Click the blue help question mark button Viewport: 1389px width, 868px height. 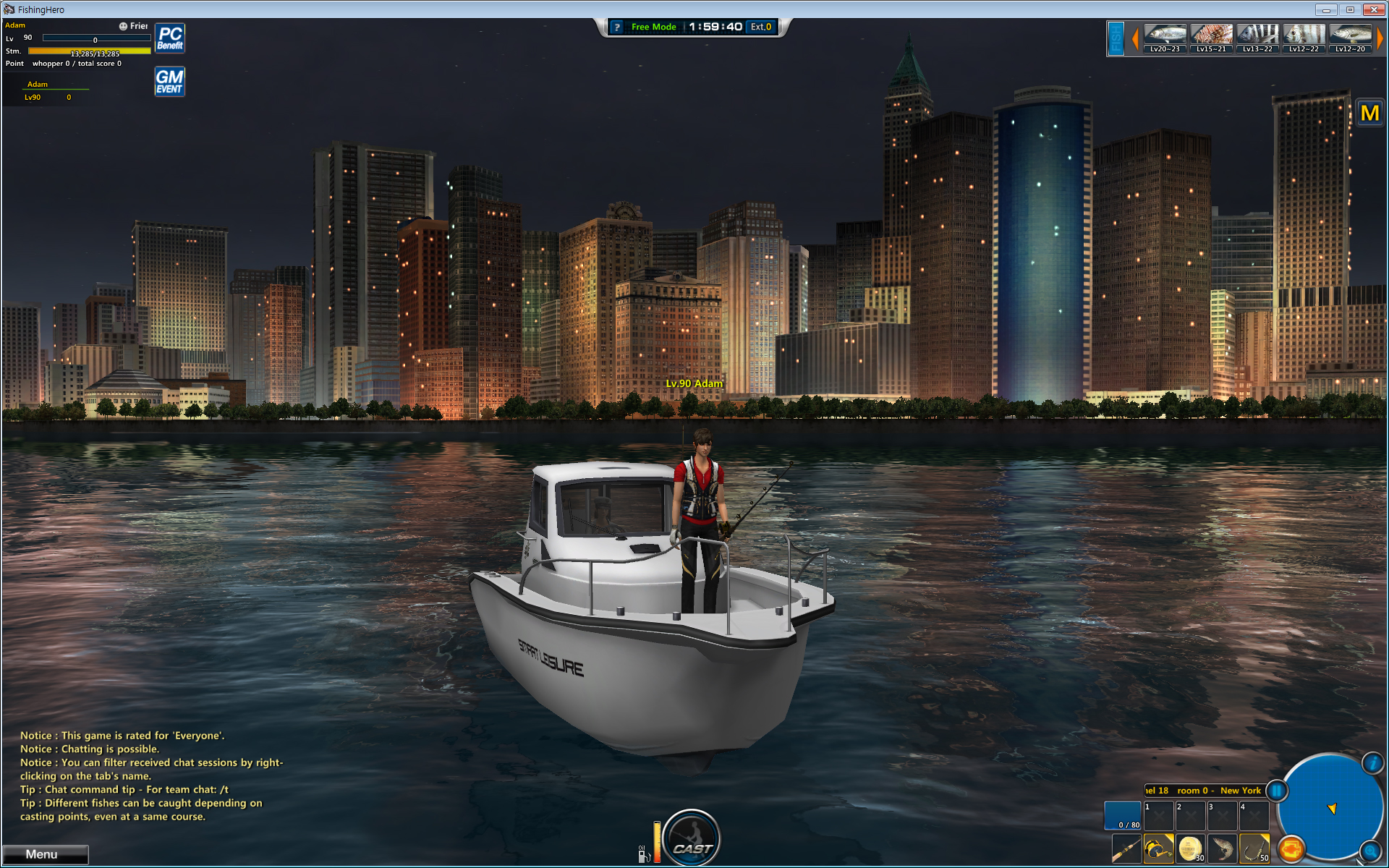(617, 27)
